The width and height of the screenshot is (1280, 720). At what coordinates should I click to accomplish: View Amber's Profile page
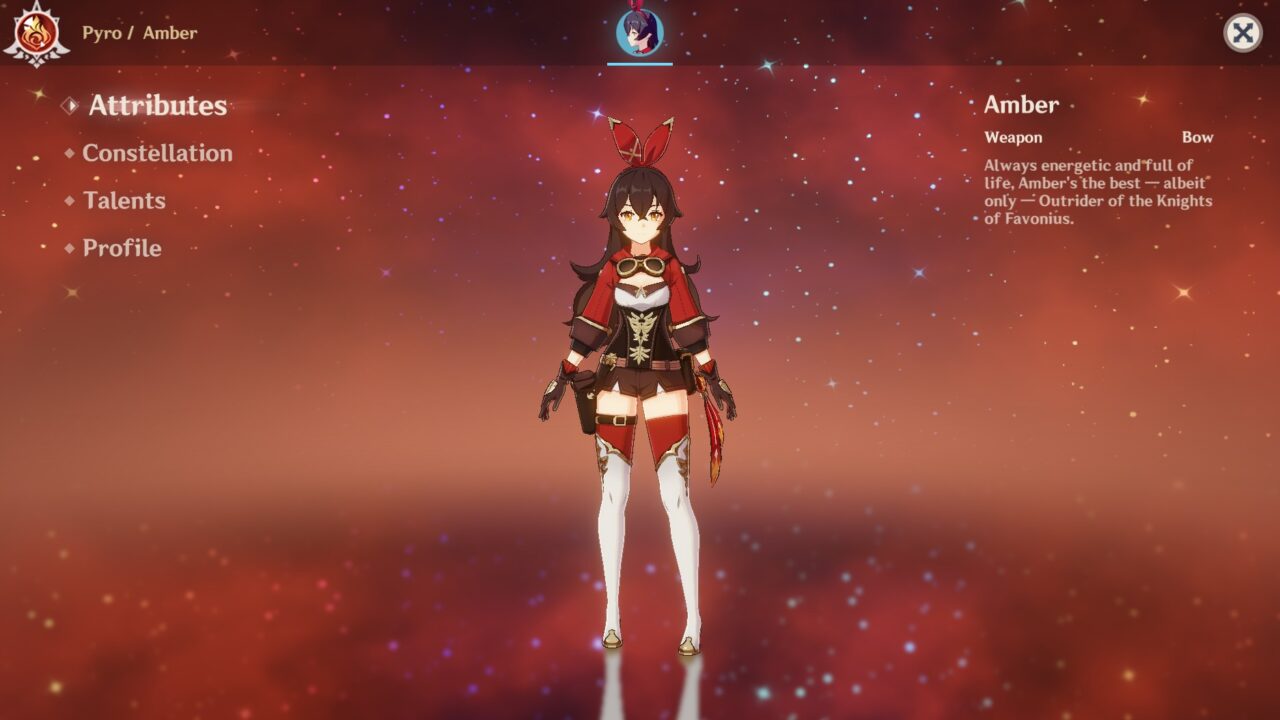(123, 248)
